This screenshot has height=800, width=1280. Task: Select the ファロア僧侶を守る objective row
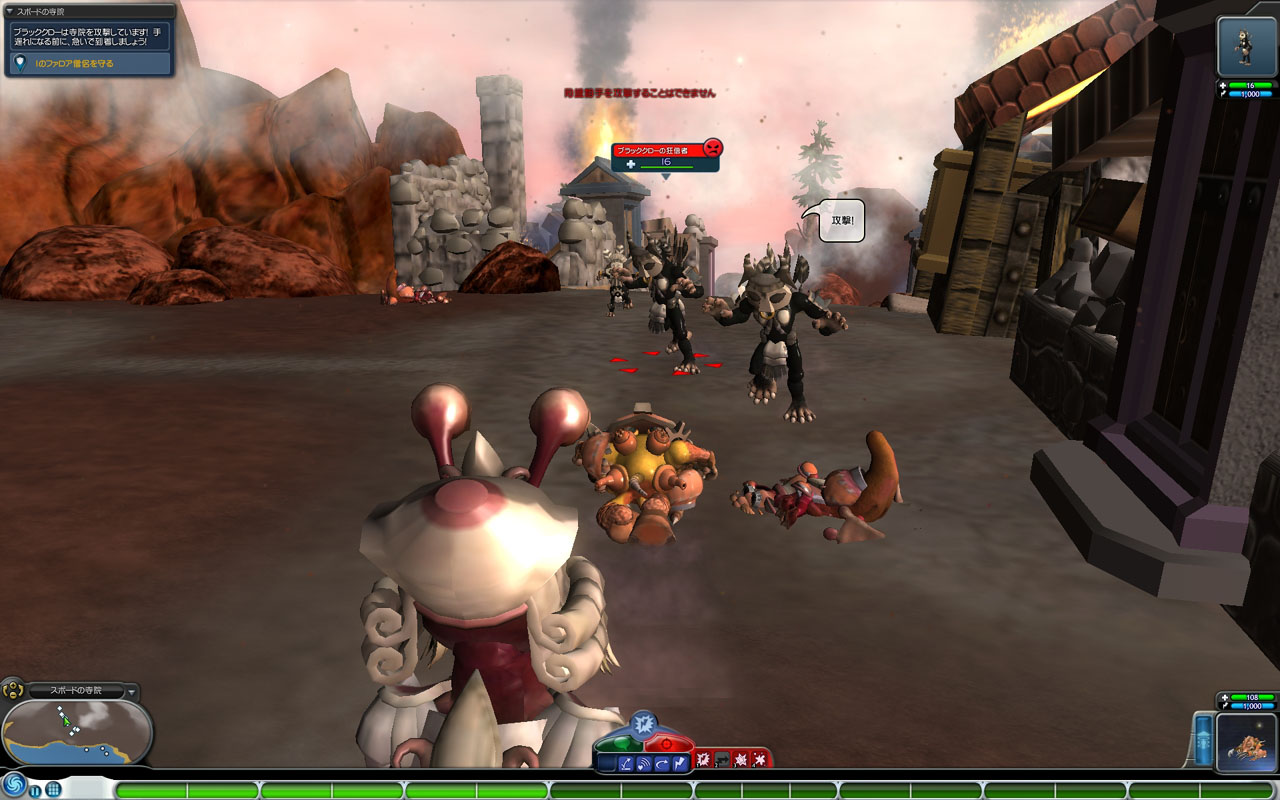[90, 63]
